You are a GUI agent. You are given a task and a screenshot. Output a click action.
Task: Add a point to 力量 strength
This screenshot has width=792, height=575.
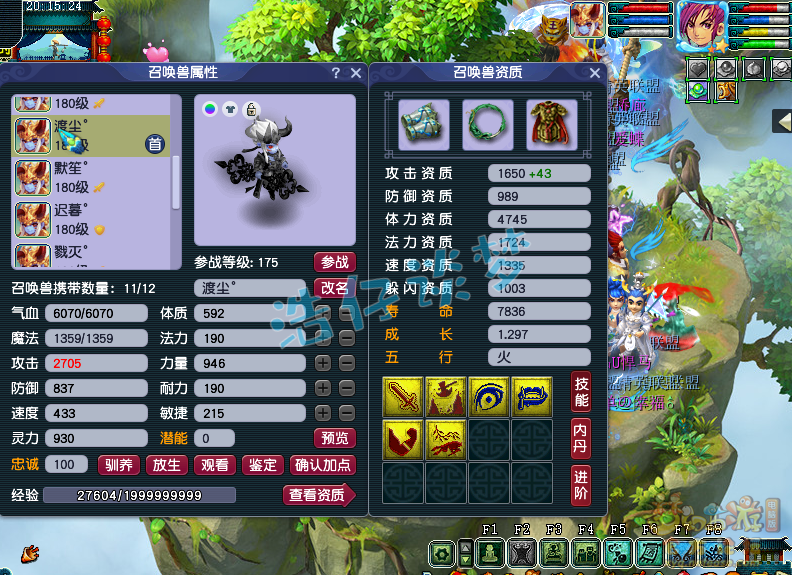(323, 363)
